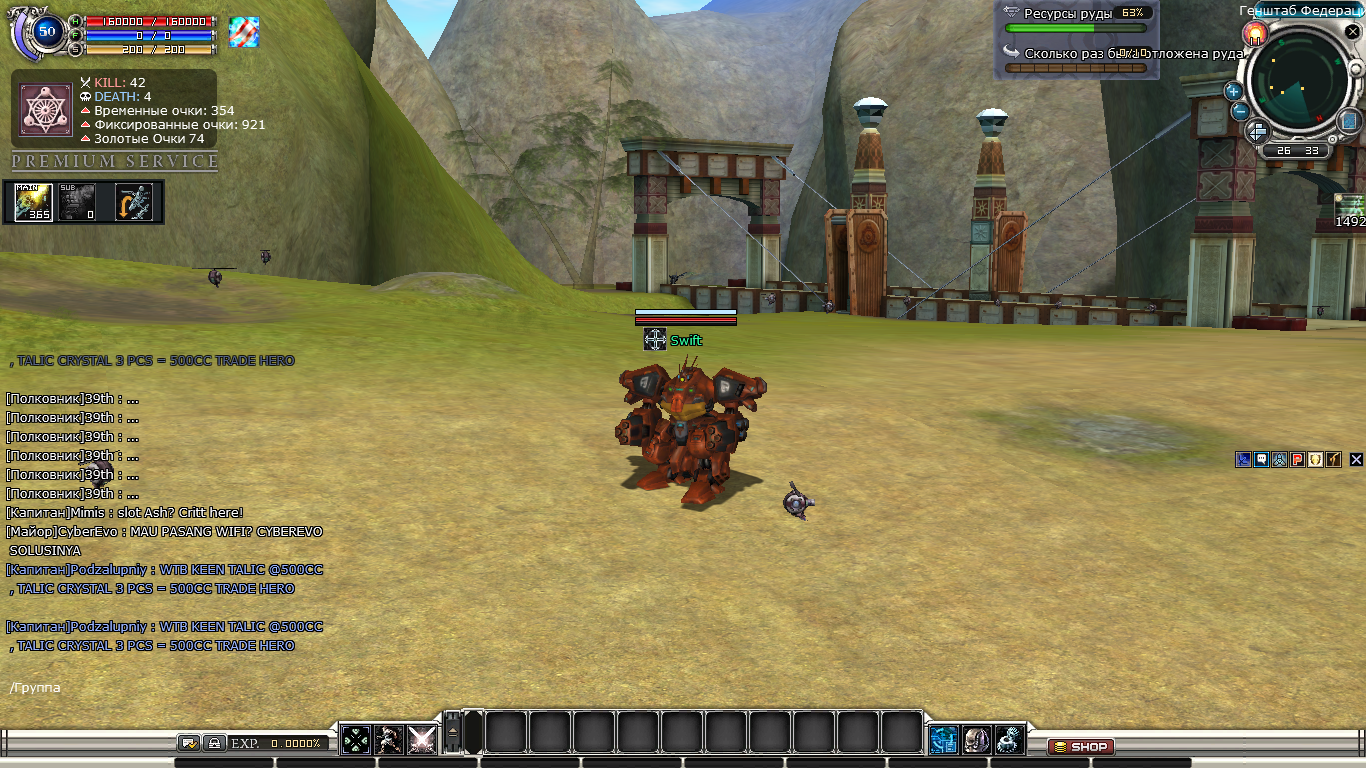Select the MAIN weapon slot showing 365
This screenshot has height=768, width=1366.
[33, 202]
